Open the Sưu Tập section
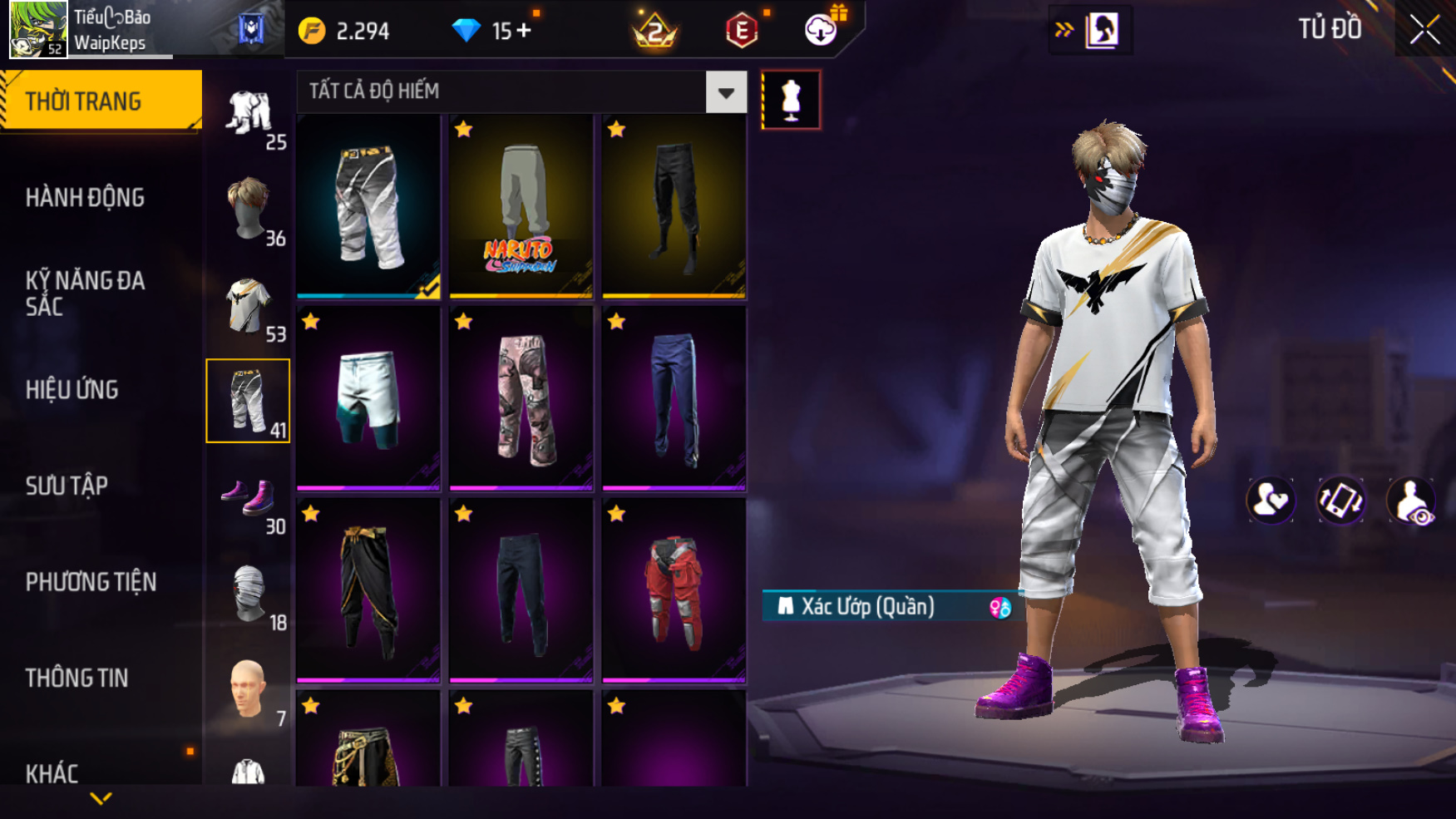This screenshot has width=1456, height=819. [67, 486]
